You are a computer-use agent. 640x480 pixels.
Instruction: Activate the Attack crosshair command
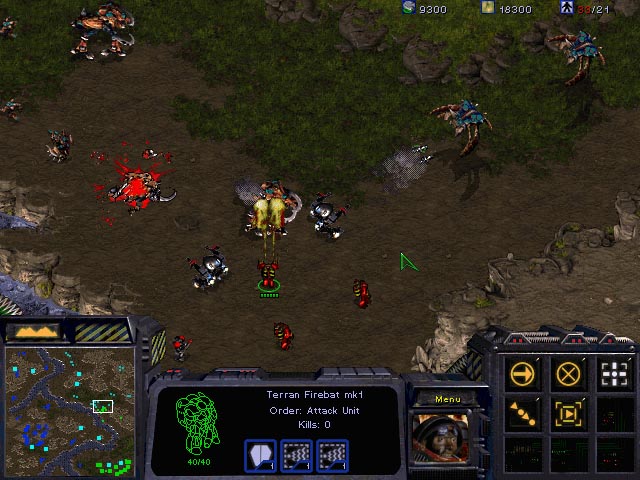[x=614, y=374]
